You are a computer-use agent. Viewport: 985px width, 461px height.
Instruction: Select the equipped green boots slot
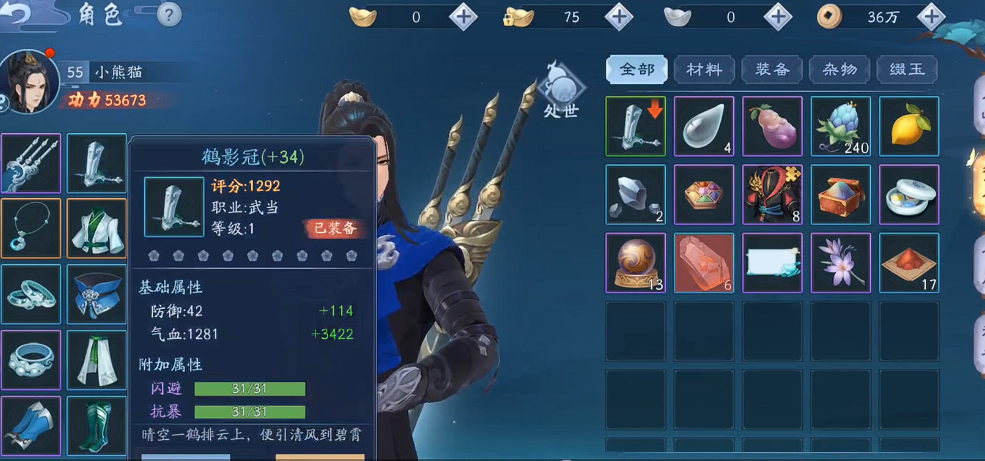click(x=96, y=426)
